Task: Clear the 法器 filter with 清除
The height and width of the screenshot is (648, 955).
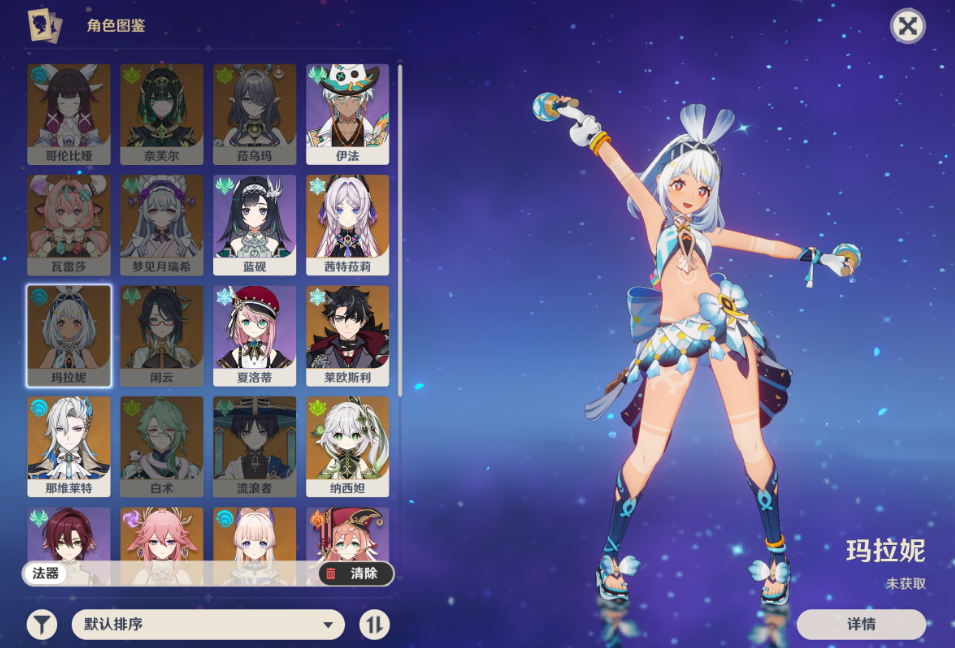Action: click(355, 573)
